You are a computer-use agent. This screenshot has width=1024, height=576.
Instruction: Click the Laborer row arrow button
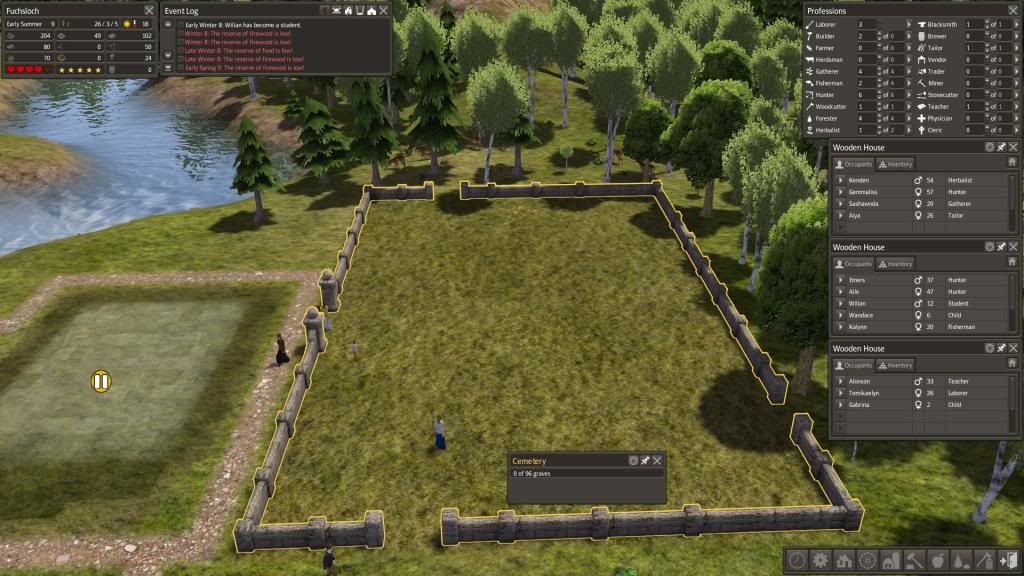[909, 23]
